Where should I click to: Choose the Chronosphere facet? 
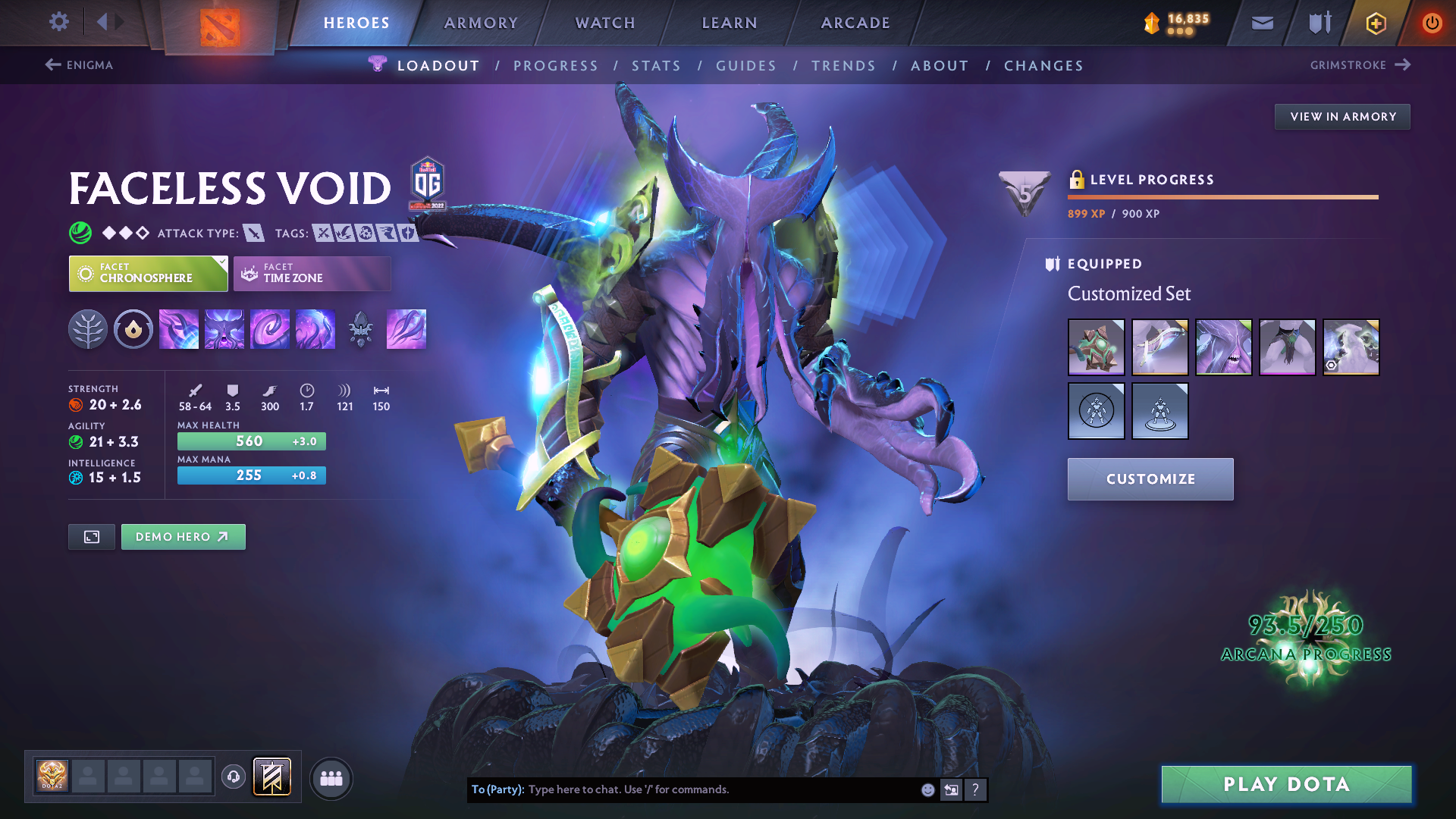[148, 273]
